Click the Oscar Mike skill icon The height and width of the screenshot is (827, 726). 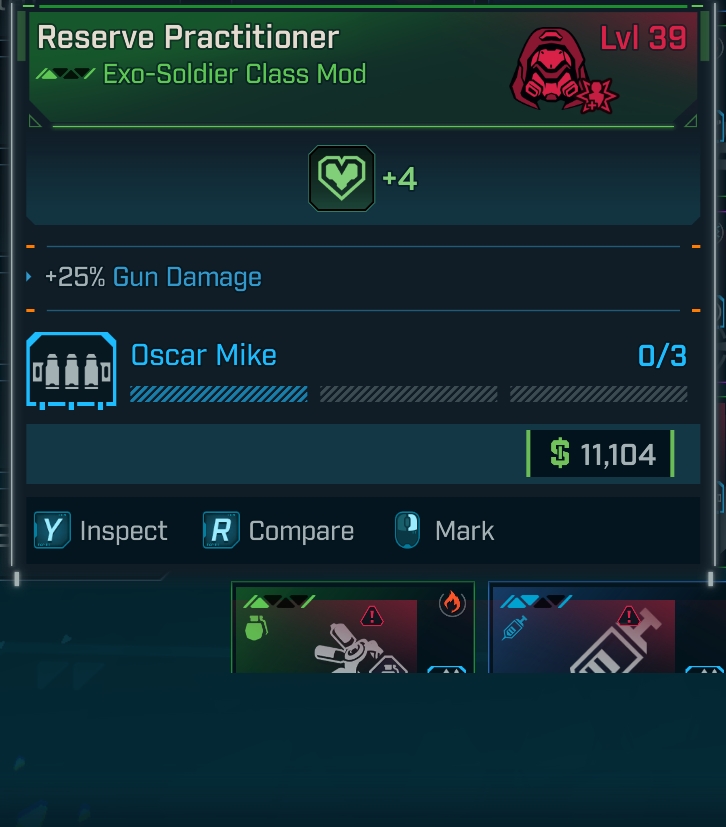tap(71, 370)
